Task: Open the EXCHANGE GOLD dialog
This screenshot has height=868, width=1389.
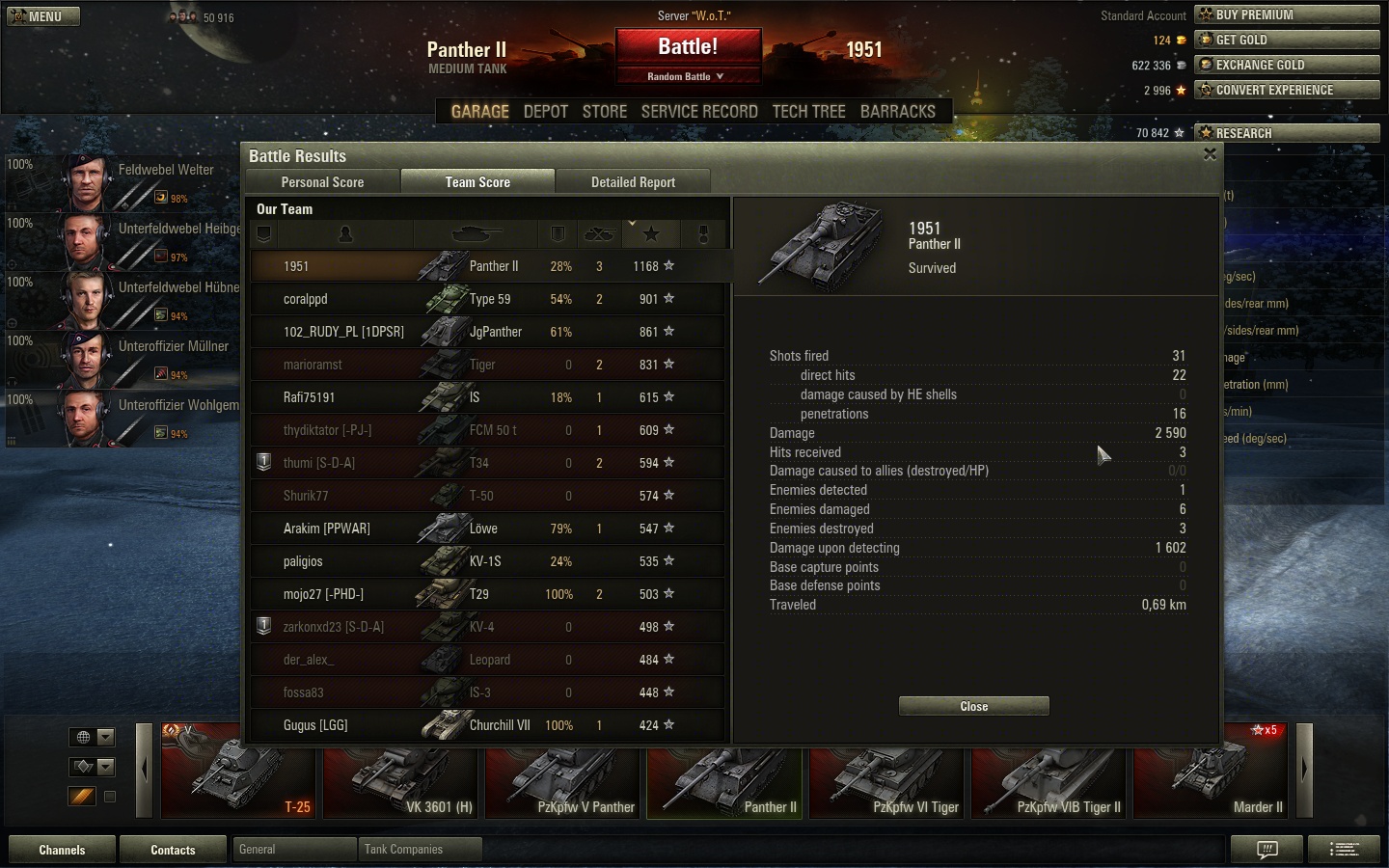Action: coord(1287,65)
